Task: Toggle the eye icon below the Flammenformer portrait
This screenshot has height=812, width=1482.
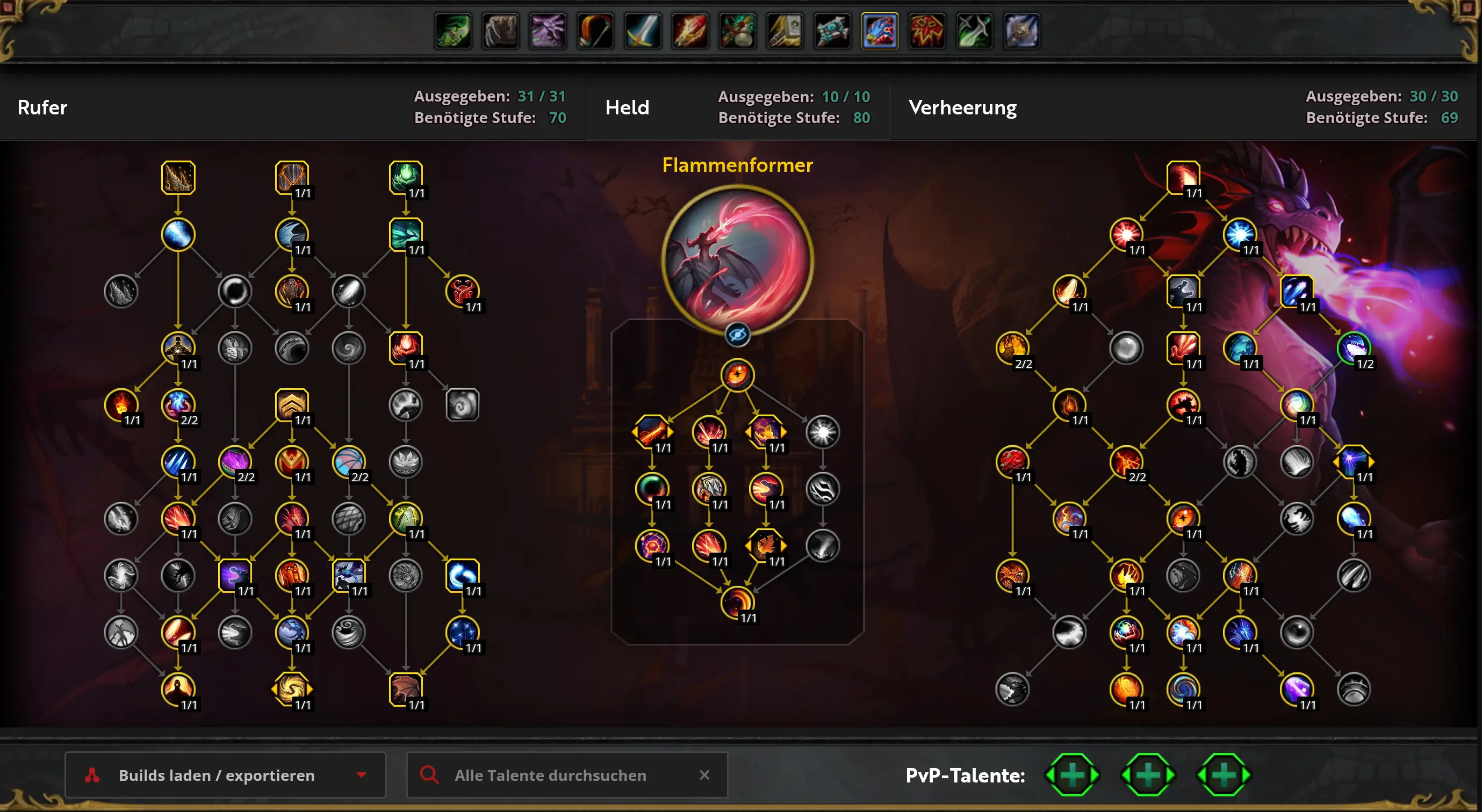Action: click(x=737, y=335)
